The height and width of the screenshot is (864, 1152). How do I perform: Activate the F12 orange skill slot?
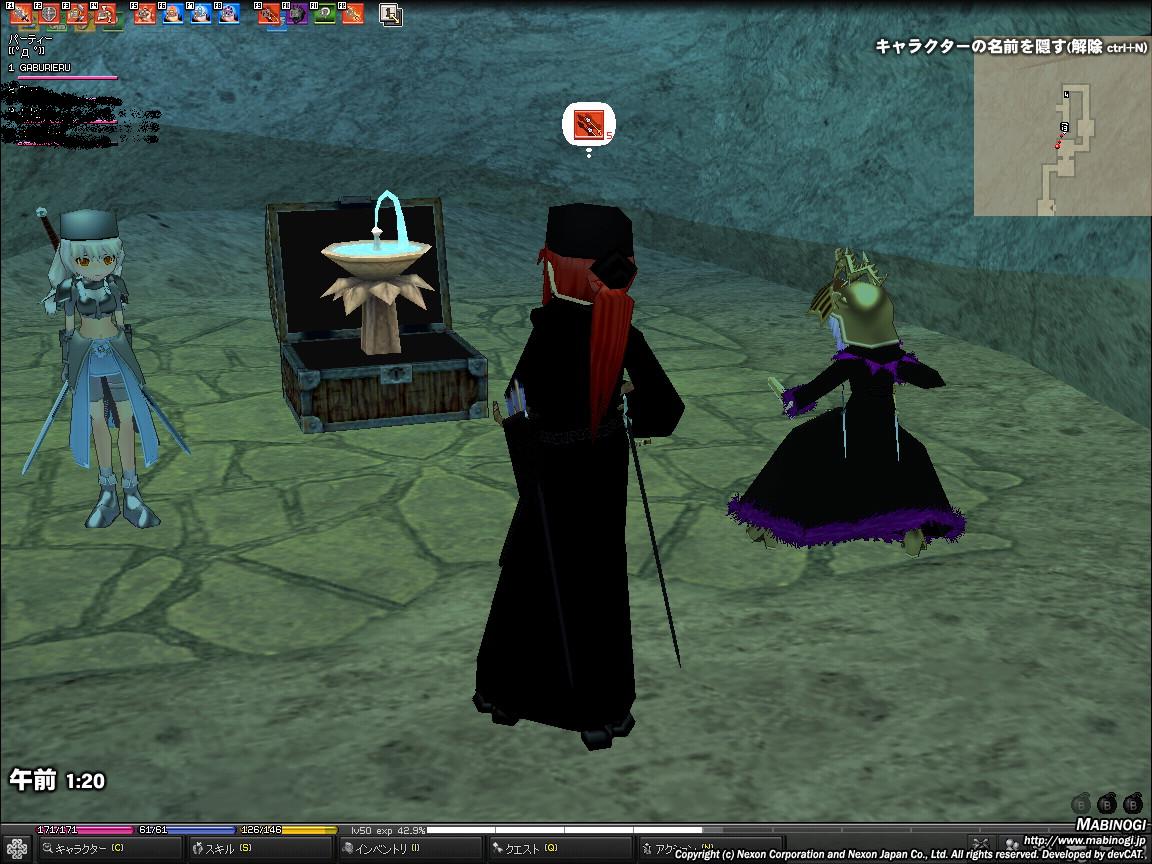pos(351,14)
